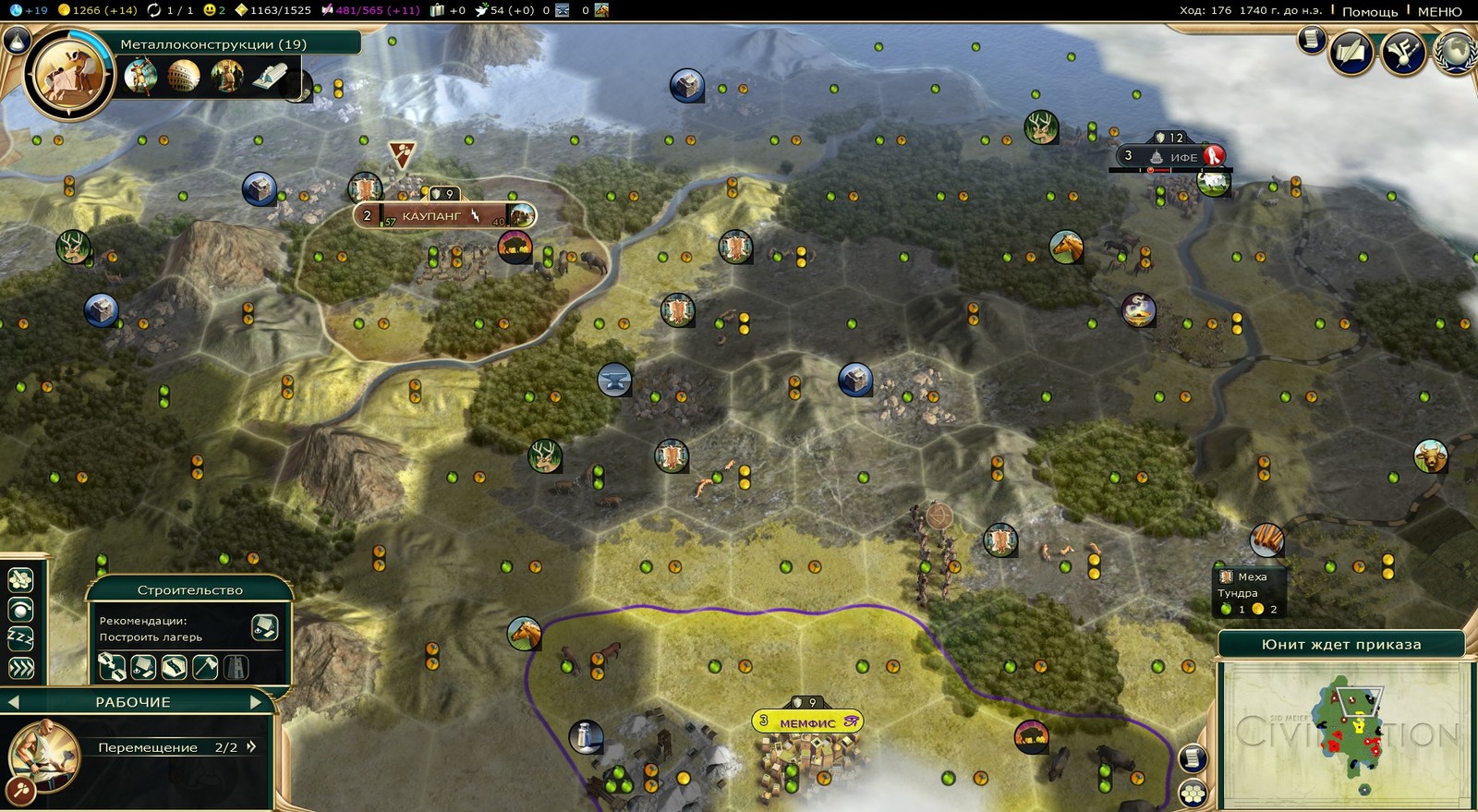The image size is (1478, 812).
Task: Cycle to the previous unit arrow
Action: point(13,702)
